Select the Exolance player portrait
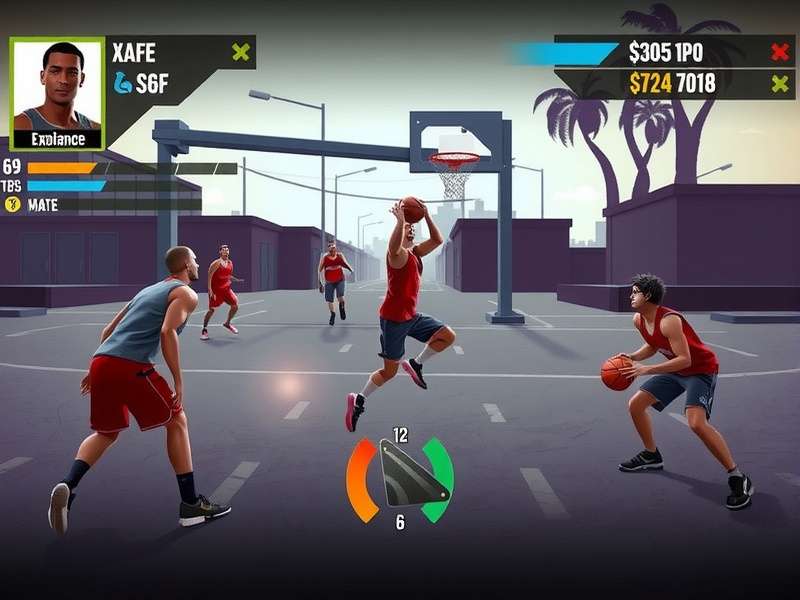The image size is (800, 600). [x=57, y=93]
